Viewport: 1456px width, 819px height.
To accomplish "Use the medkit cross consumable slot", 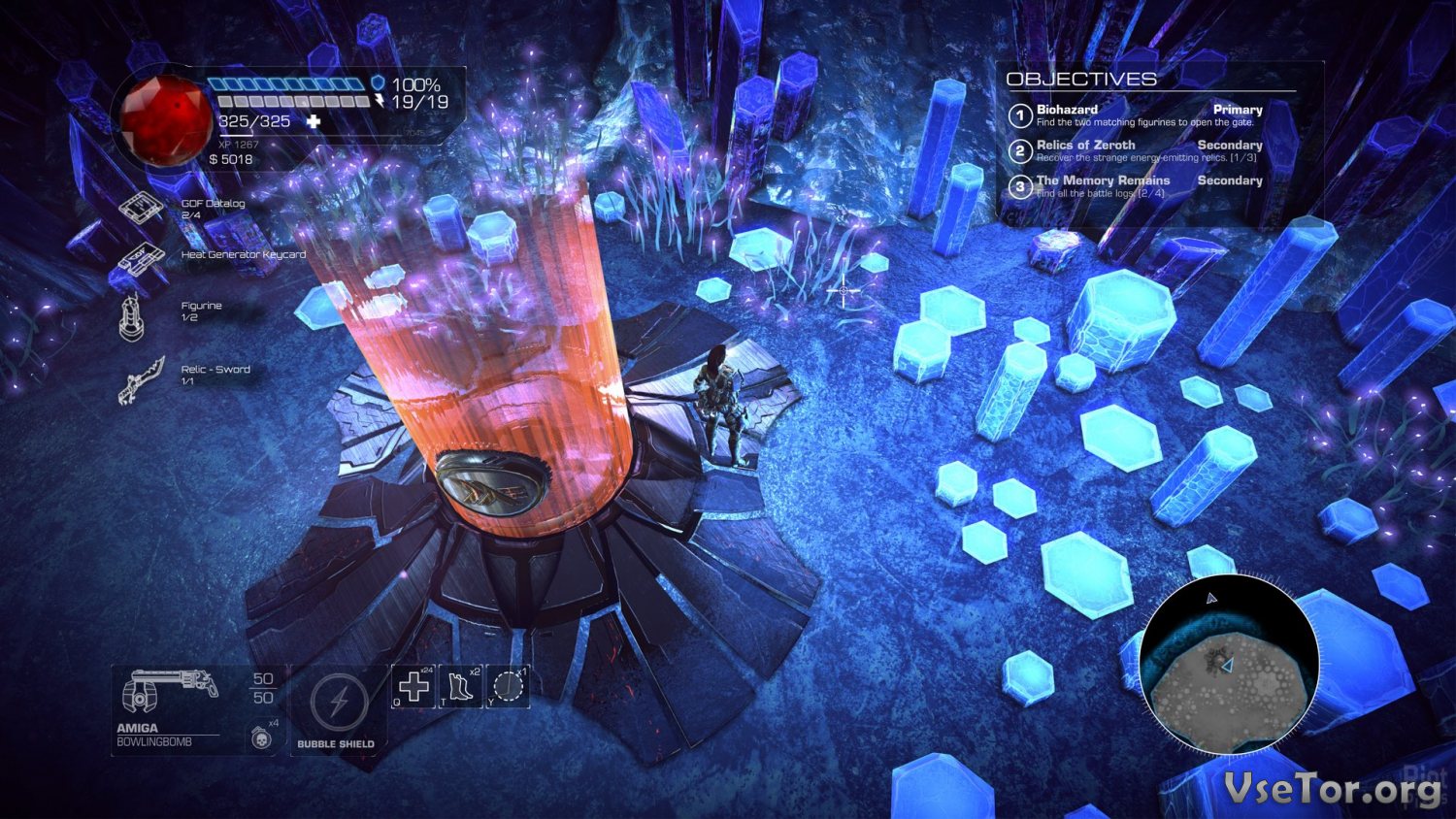I will 414,686.
